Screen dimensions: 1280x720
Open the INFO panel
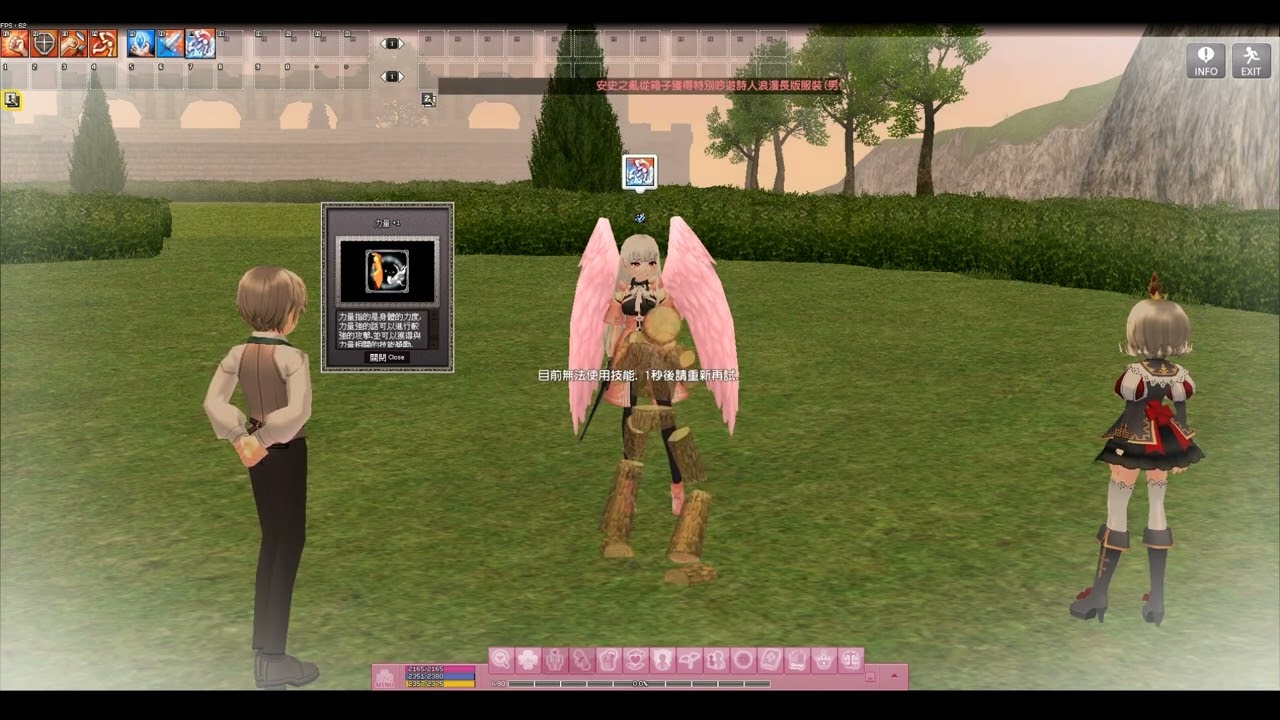pos(1205,60)
